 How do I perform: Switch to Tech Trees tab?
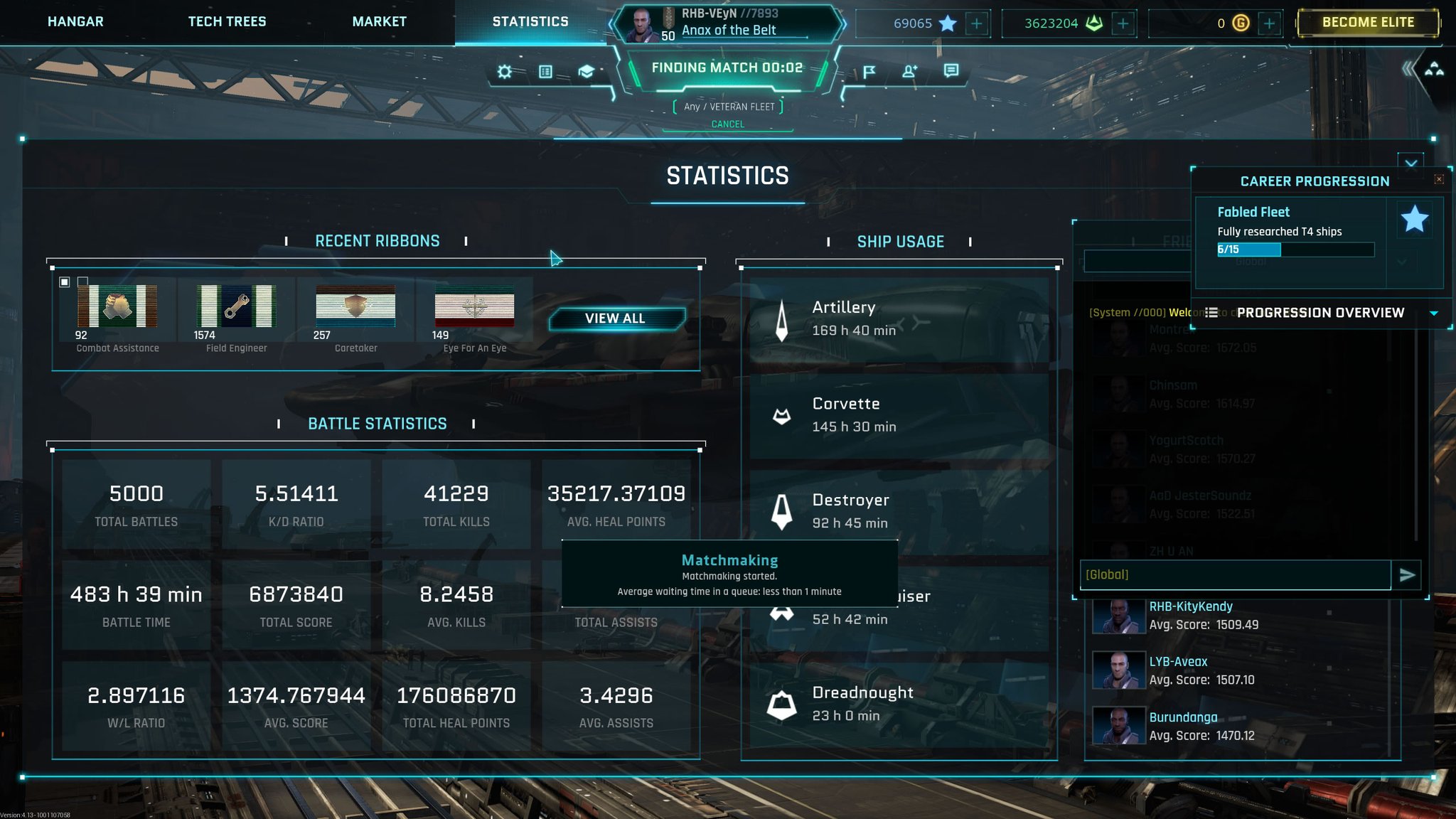(x=227, y=22)
